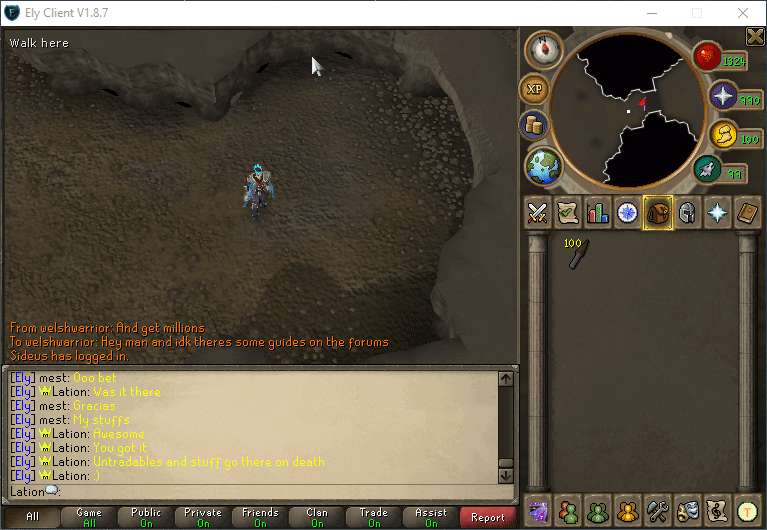The image size is (767, 530).
Task: Switch to the Prayer star tab
Action: [718, 212]
